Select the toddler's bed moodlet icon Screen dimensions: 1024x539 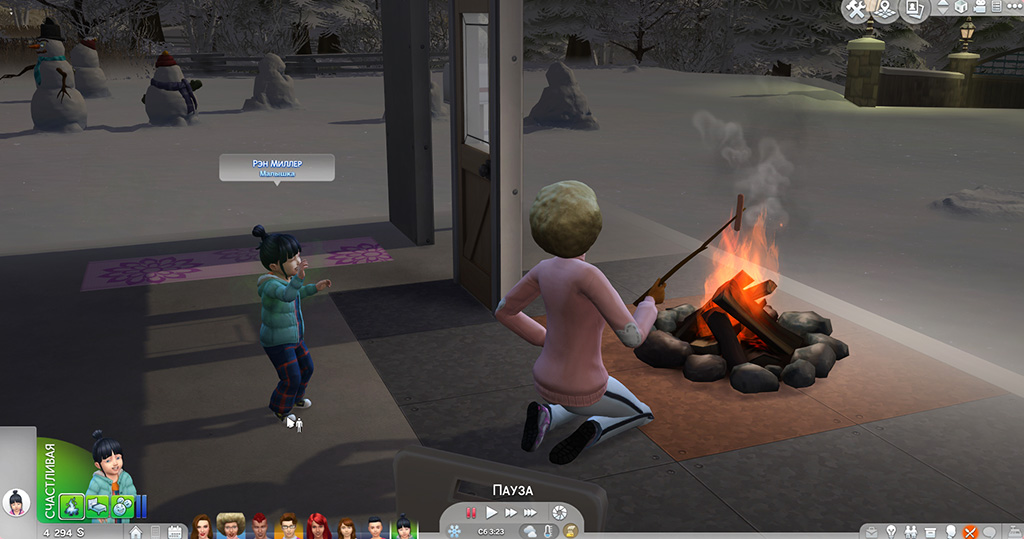tap(97, 505)
